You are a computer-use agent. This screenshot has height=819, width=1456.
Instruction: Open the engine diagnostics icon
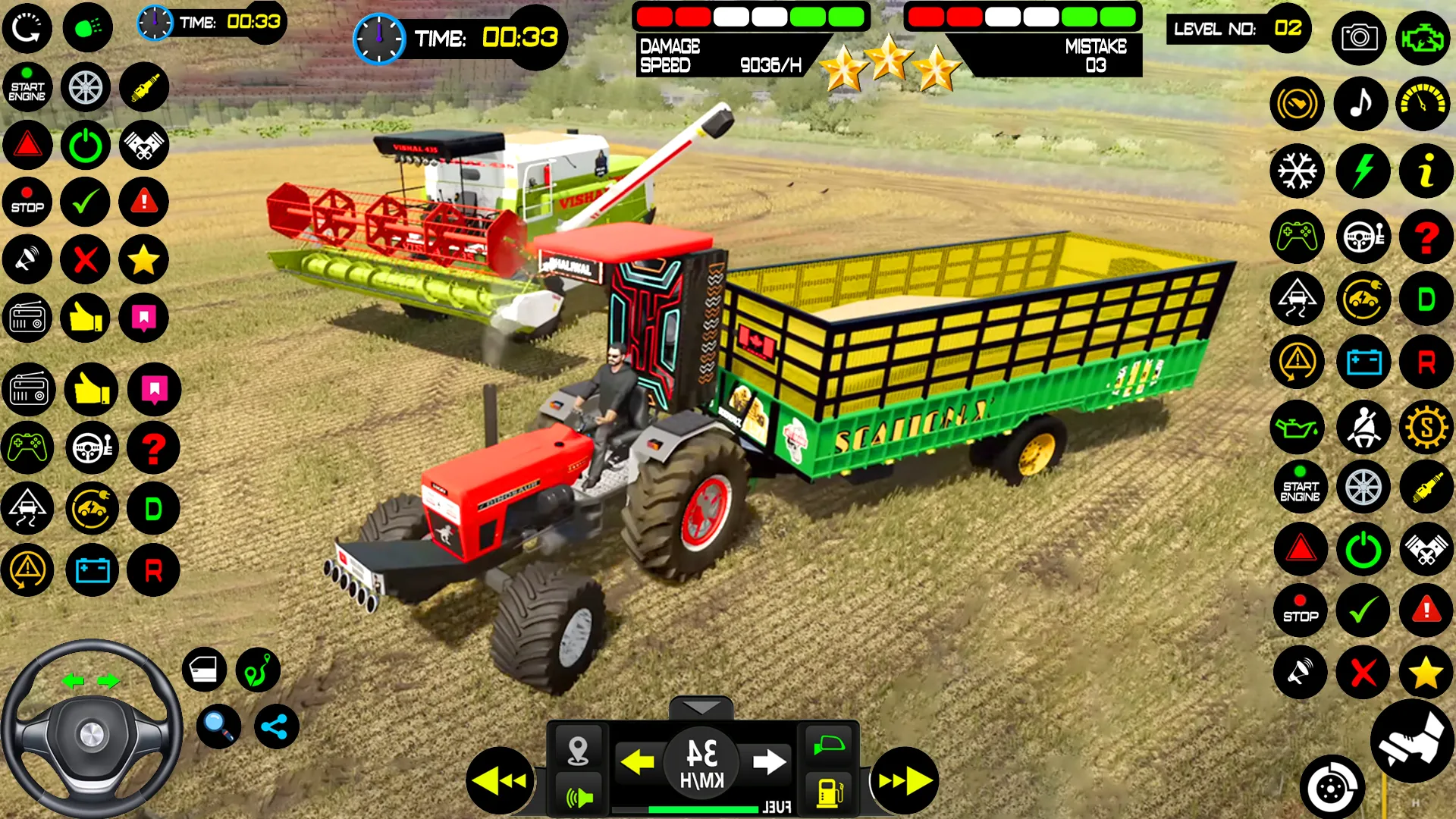tap(1424, 38)
